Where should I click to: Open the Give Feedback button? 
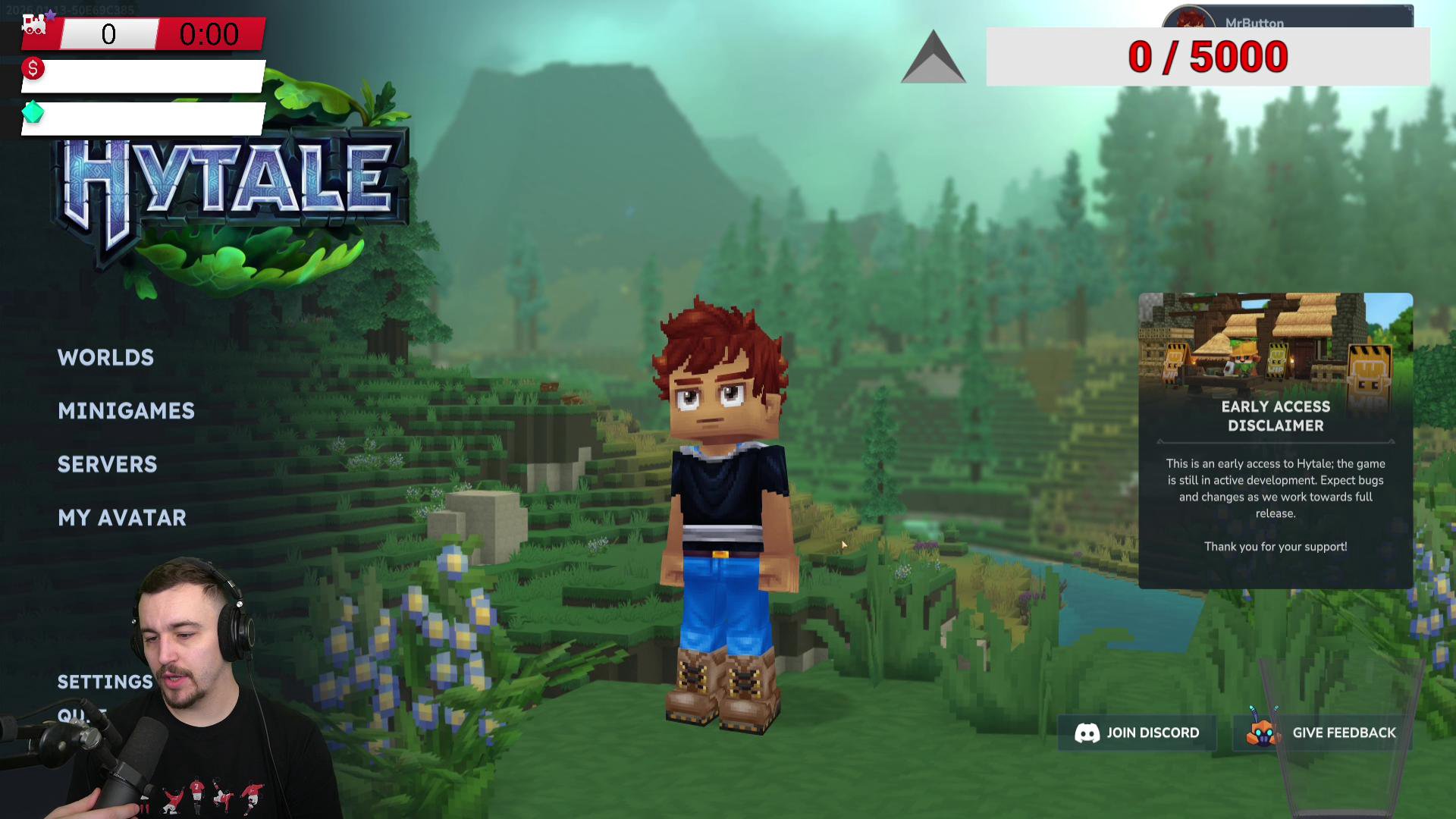1323,733
